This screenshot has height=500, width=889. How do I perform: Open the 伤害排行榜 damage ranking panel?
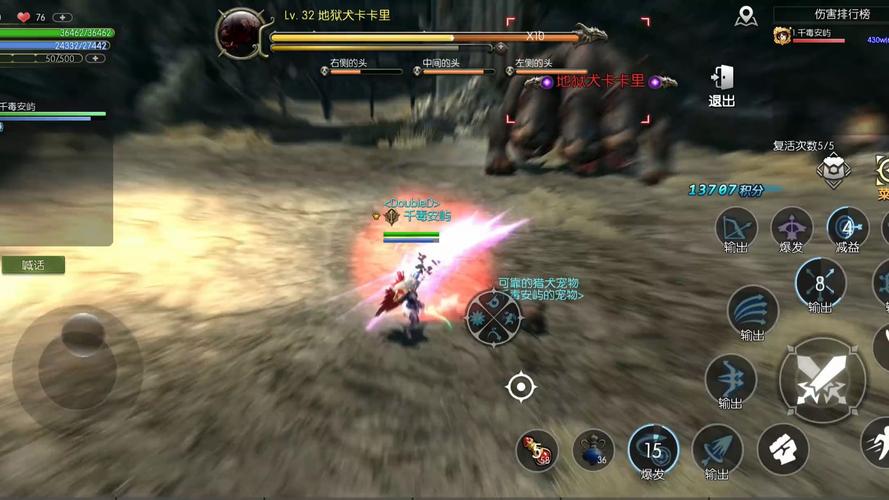[x=829, y=15]
